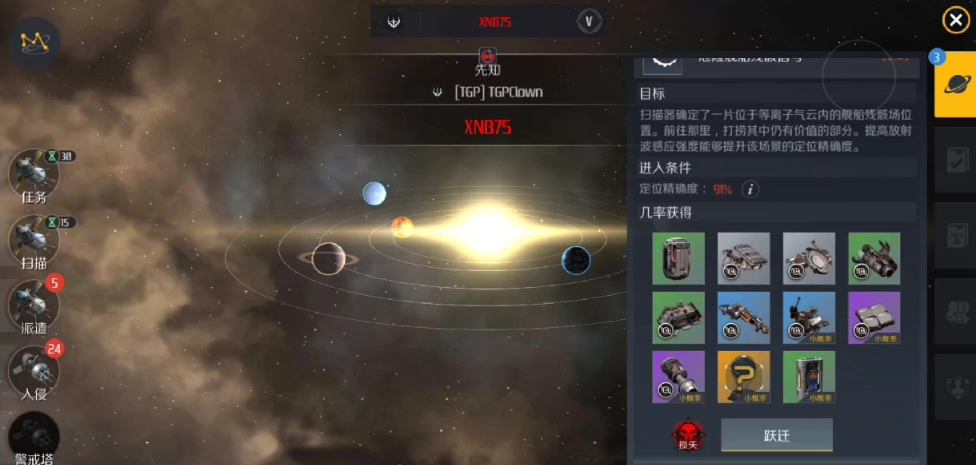Inspect the yellow question mark loot item

tap(743, 376)
